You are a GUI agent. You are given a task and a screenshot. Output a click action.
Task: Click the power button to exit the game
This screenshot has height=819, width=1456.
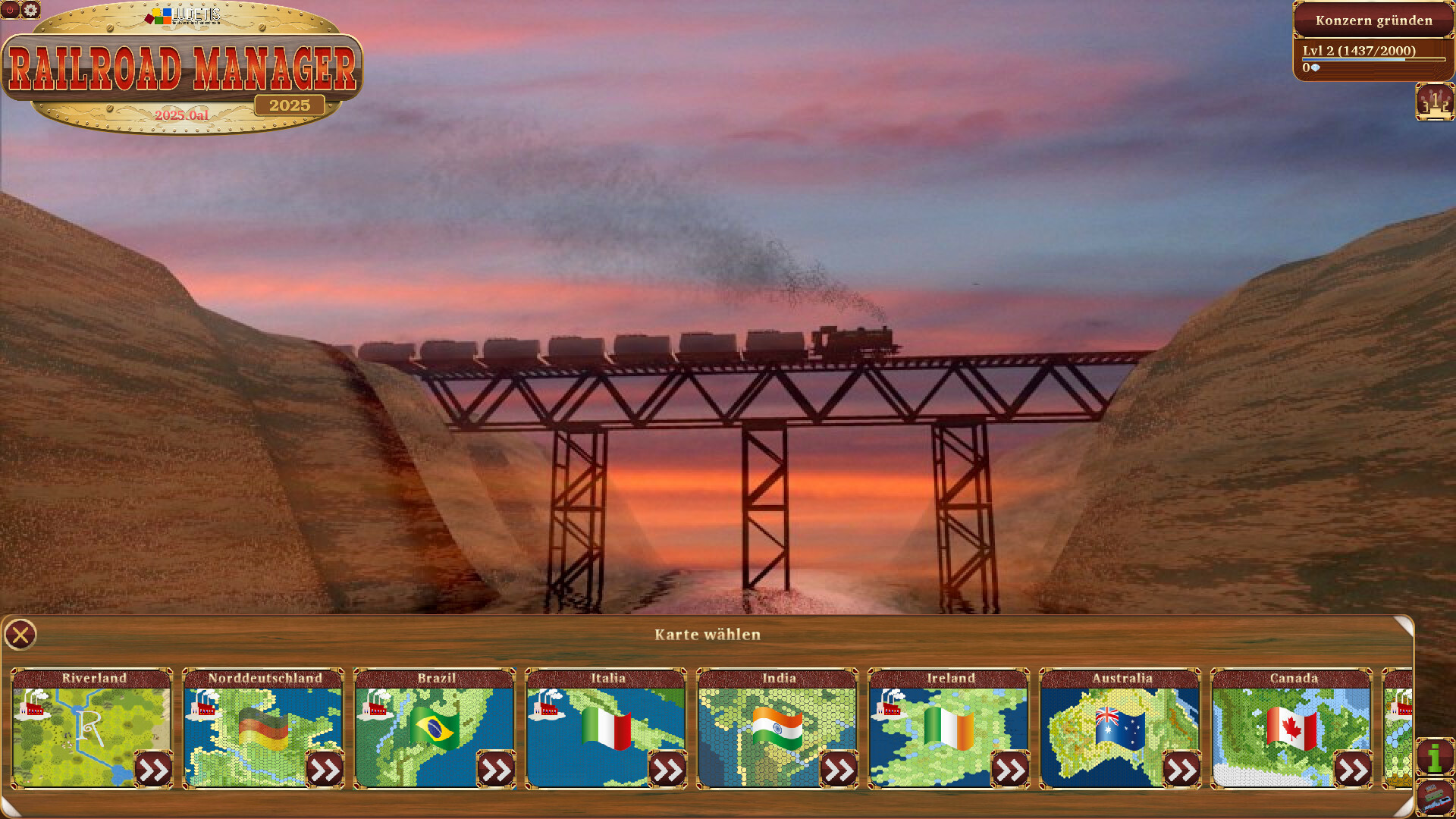(x=9, y=10)
